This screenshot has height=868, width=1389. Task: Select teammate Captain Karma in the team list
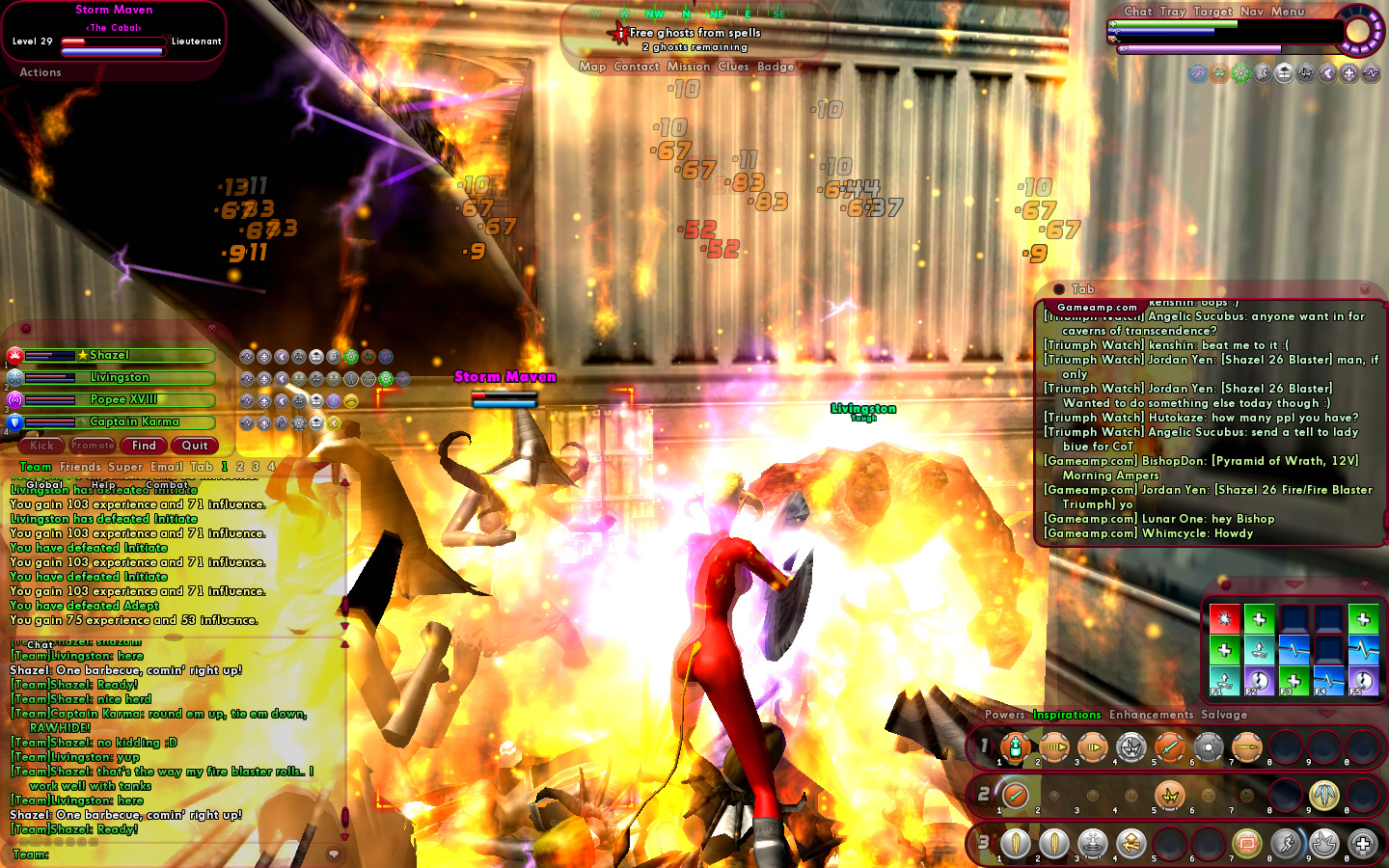[134, 422]
